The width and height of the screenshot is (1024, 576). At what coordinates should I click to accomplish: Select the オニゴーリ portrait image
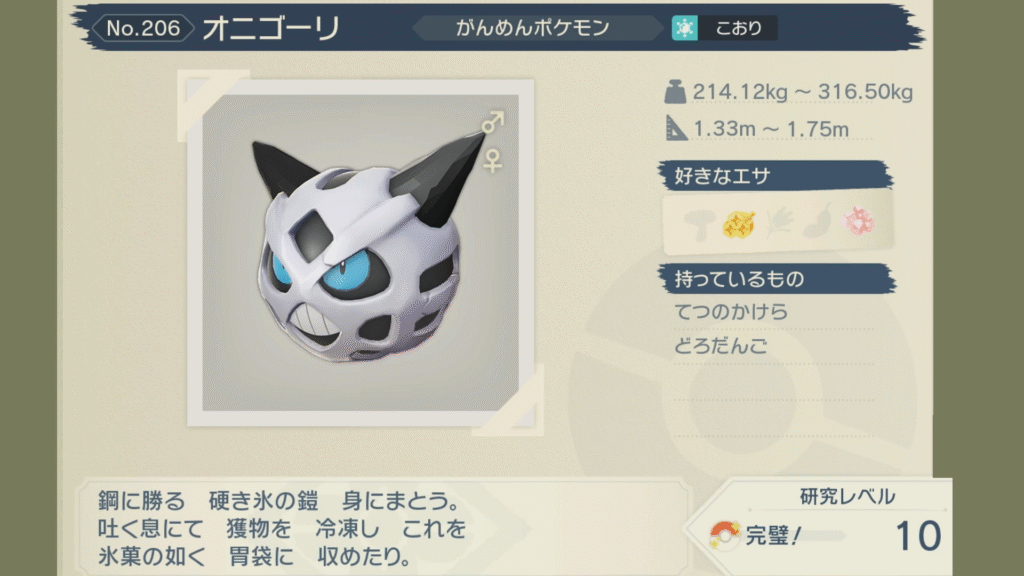pos(360,252)
